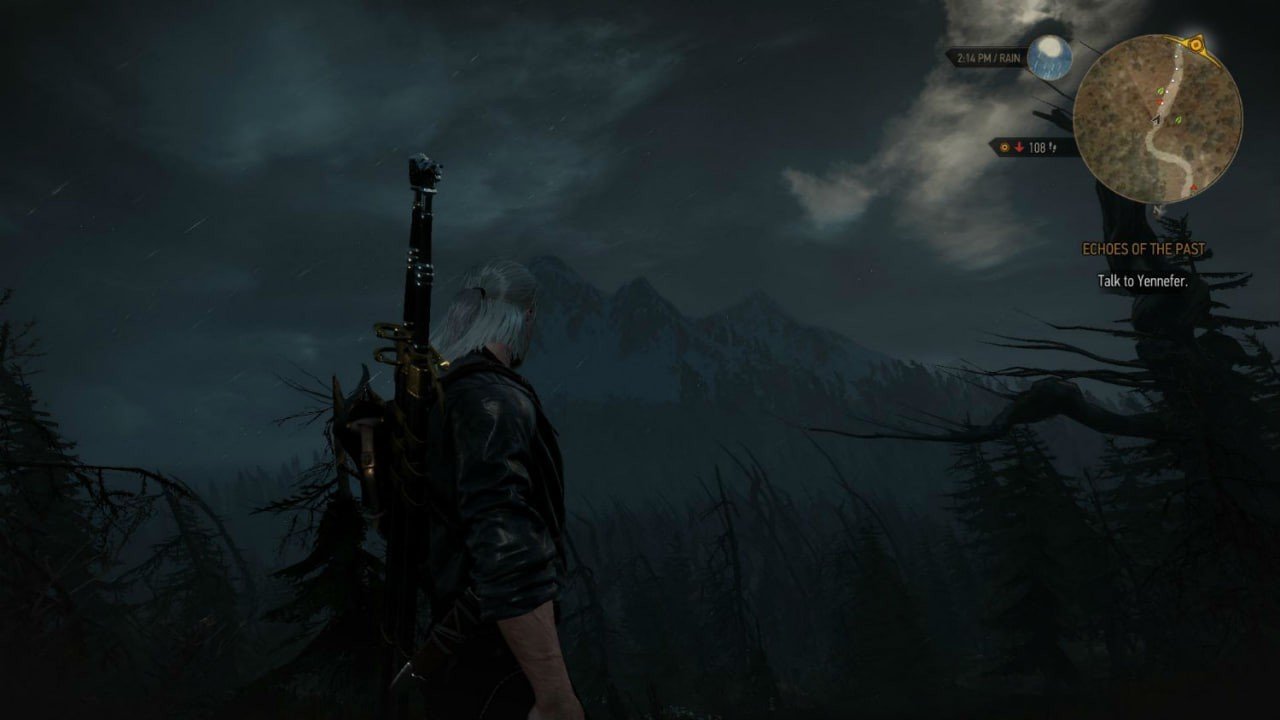Image resolution: width=1280 pixels, height=720 pixels.
Task: Click the red downward distance arrow icon
Action: pos(1019,147)
